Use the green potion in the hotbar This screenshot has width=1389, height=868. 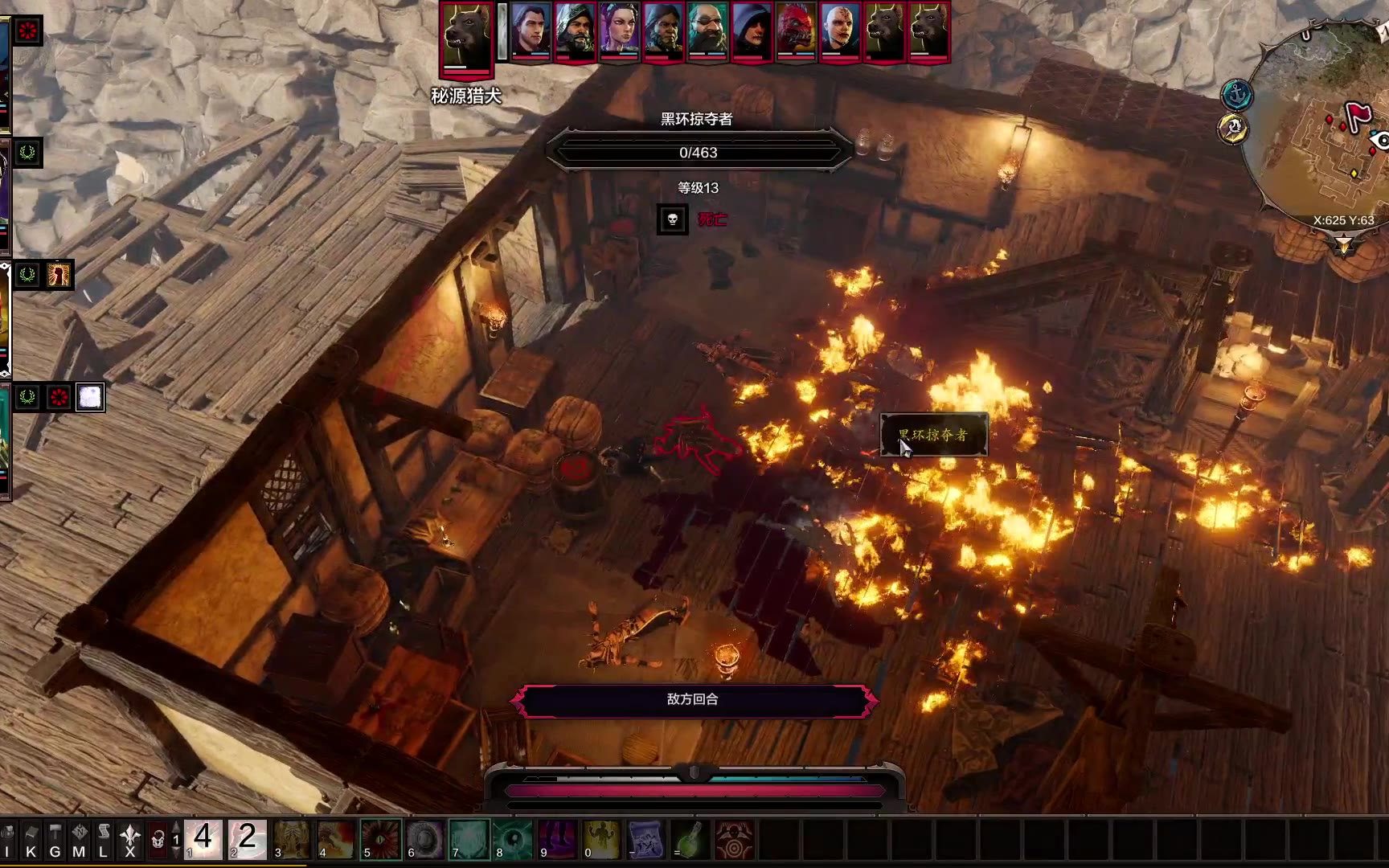click(690, 840)
